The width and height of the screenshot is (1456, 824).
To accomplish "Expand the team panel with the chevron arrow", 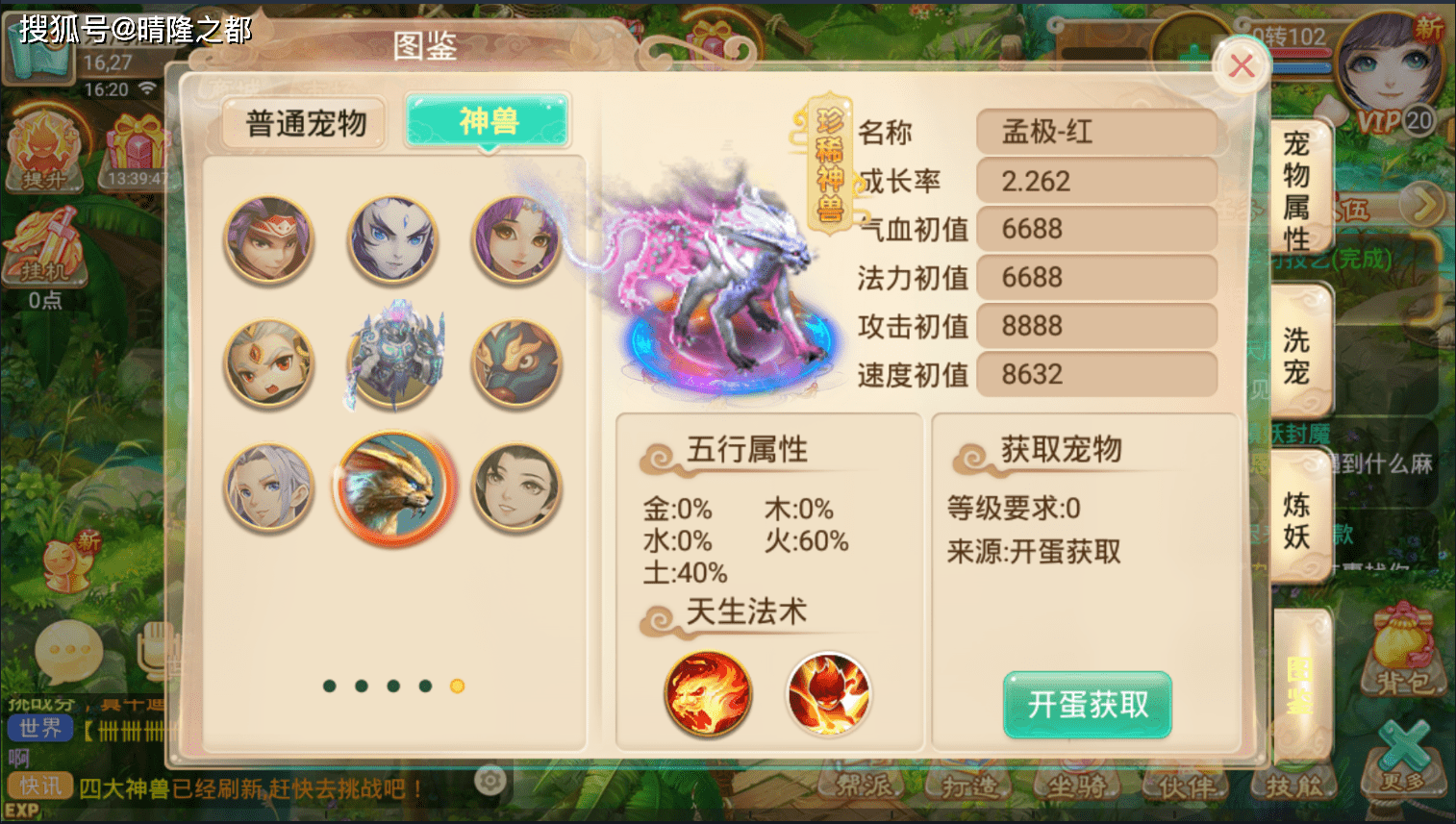I will (1421, 205).
